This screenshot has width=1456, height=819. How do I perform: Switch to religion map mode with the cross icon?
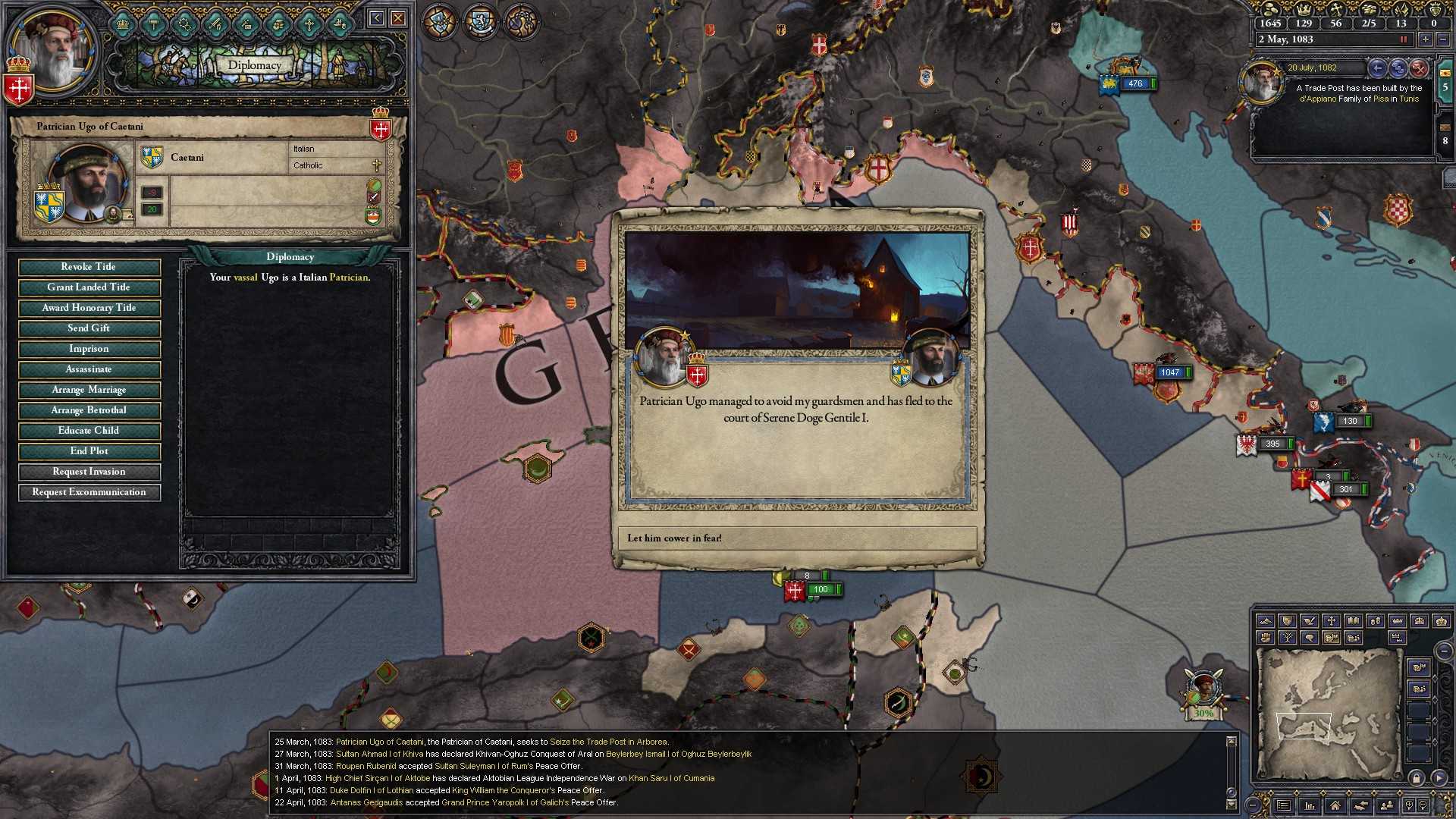point(1332,620)
